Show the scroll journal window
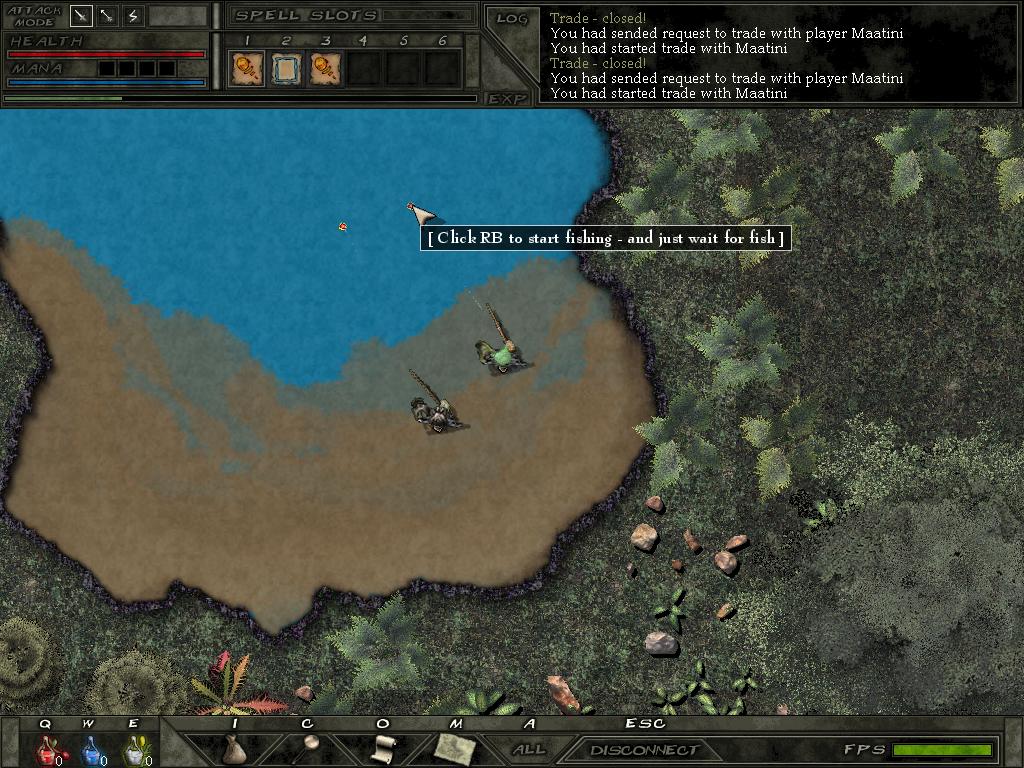This screenshot has width=1024, height=768. 383,748
